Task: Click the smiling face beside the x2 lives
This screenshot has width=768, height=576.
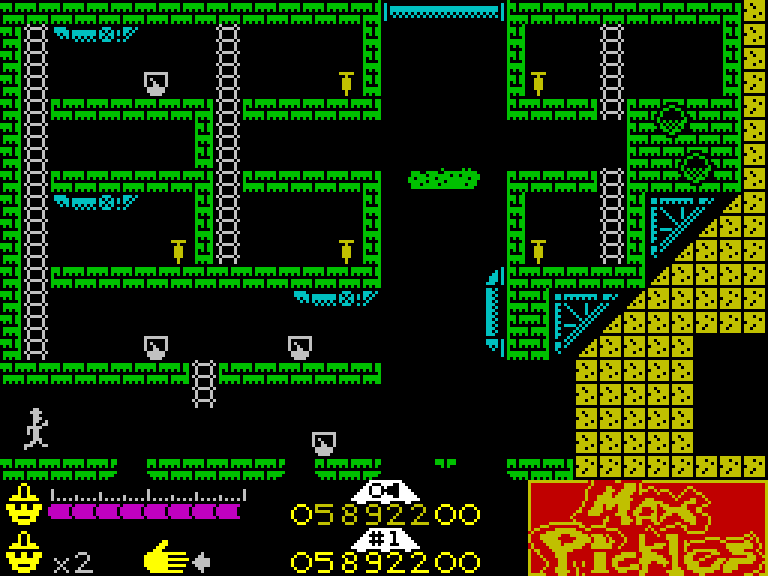Action: pyautogui.click(x=22, y=553)
